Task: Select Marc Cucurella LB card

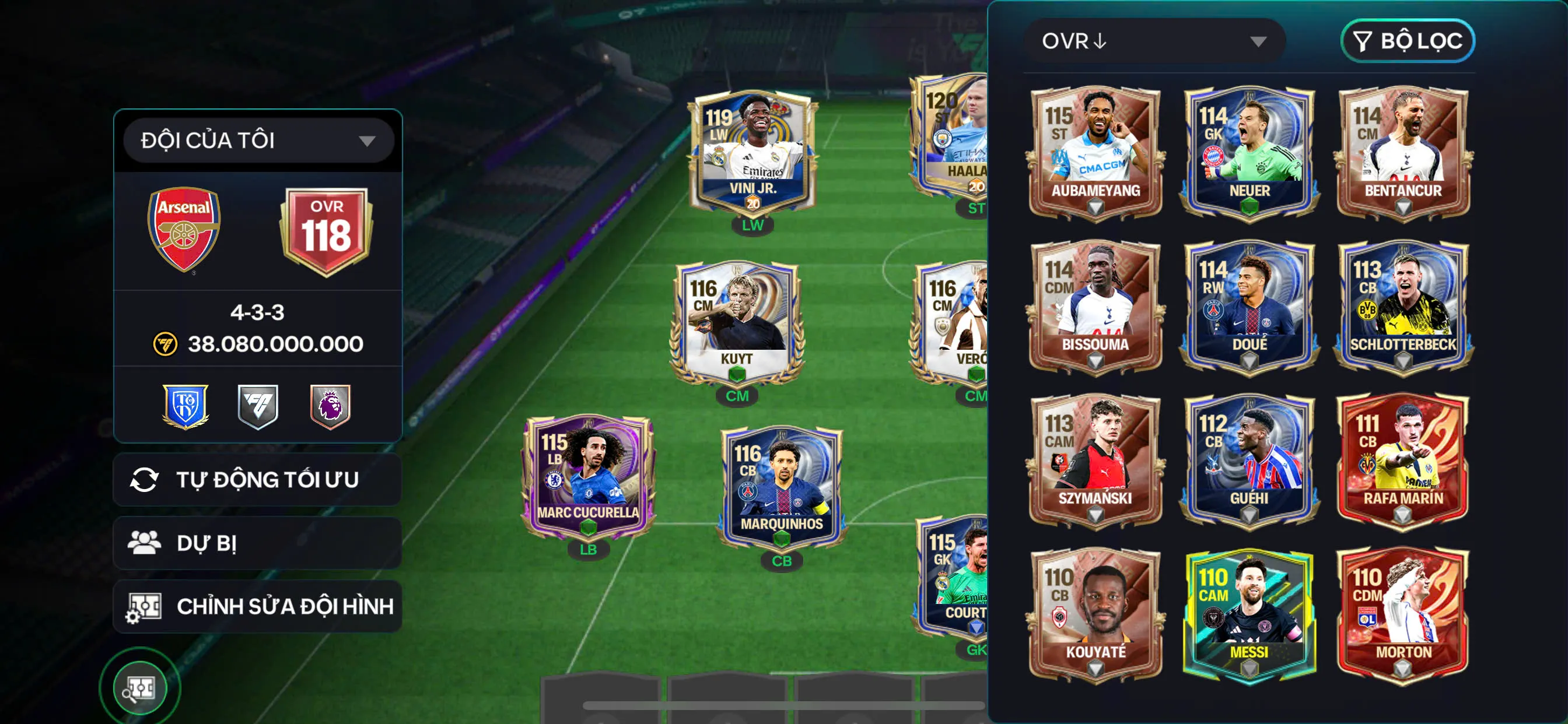Action: tap(588, 479)
